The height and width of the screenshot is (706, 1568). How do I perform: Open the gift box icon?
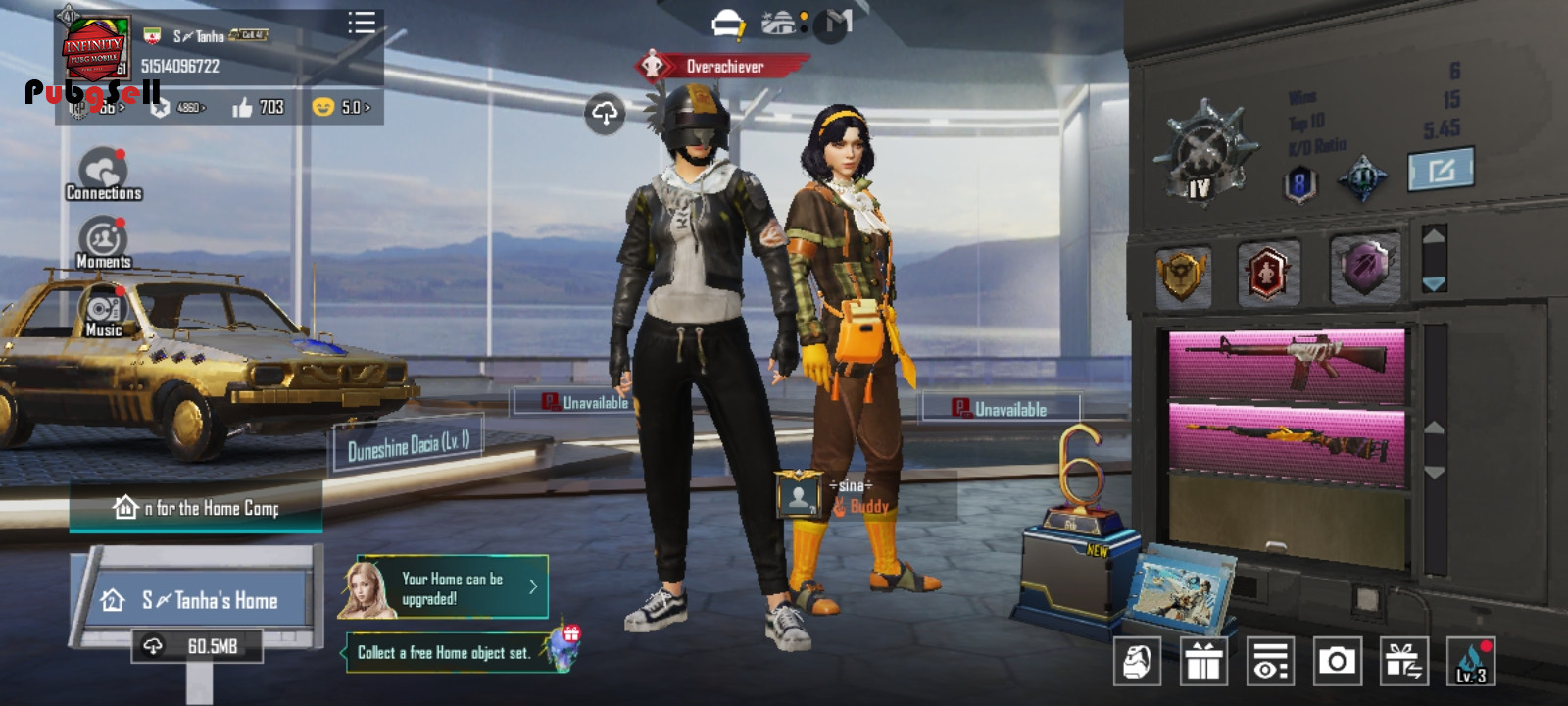(x=1203, y=661)
